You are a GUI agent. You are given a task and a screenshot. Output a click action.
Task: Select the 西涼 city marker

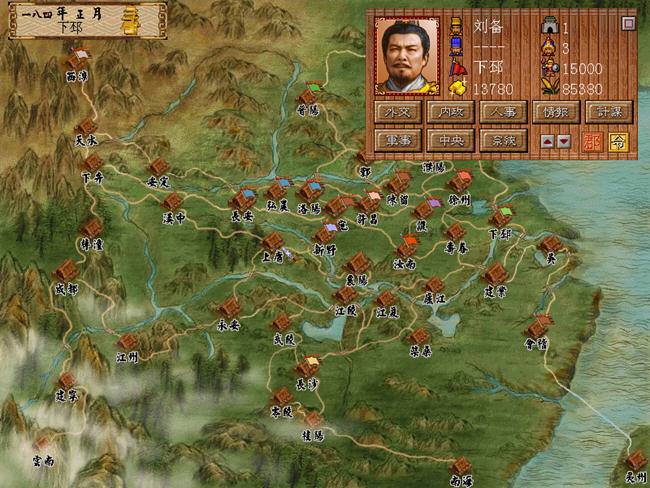tap(77, 60)
